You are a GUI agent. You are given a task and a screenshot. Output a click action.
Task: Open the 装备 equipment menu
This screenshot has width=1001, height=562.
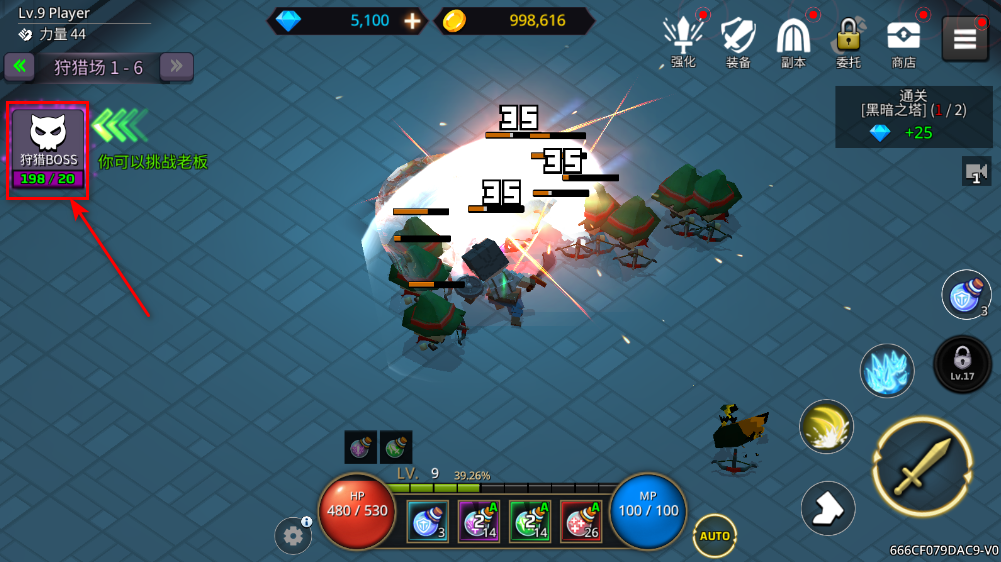coord(738,40)
